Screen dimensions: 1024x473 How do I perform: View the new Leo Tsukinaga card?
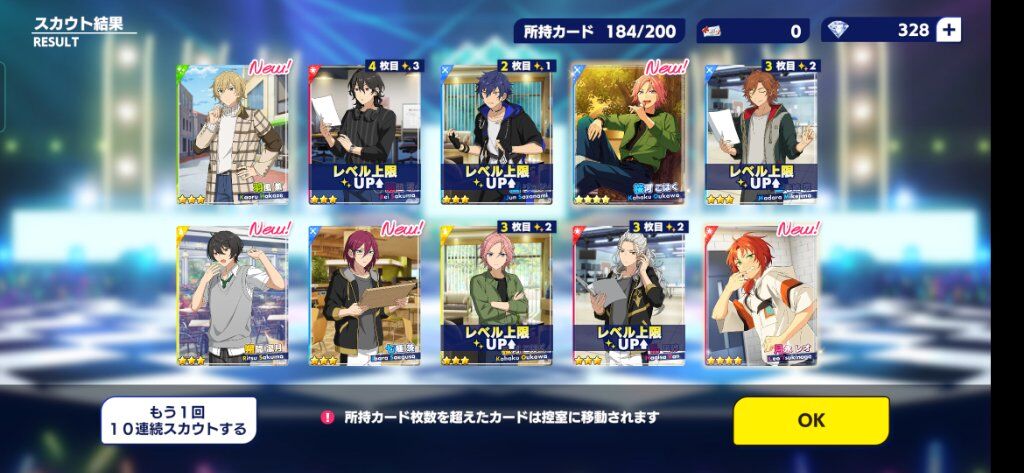(x=761, y=294)
